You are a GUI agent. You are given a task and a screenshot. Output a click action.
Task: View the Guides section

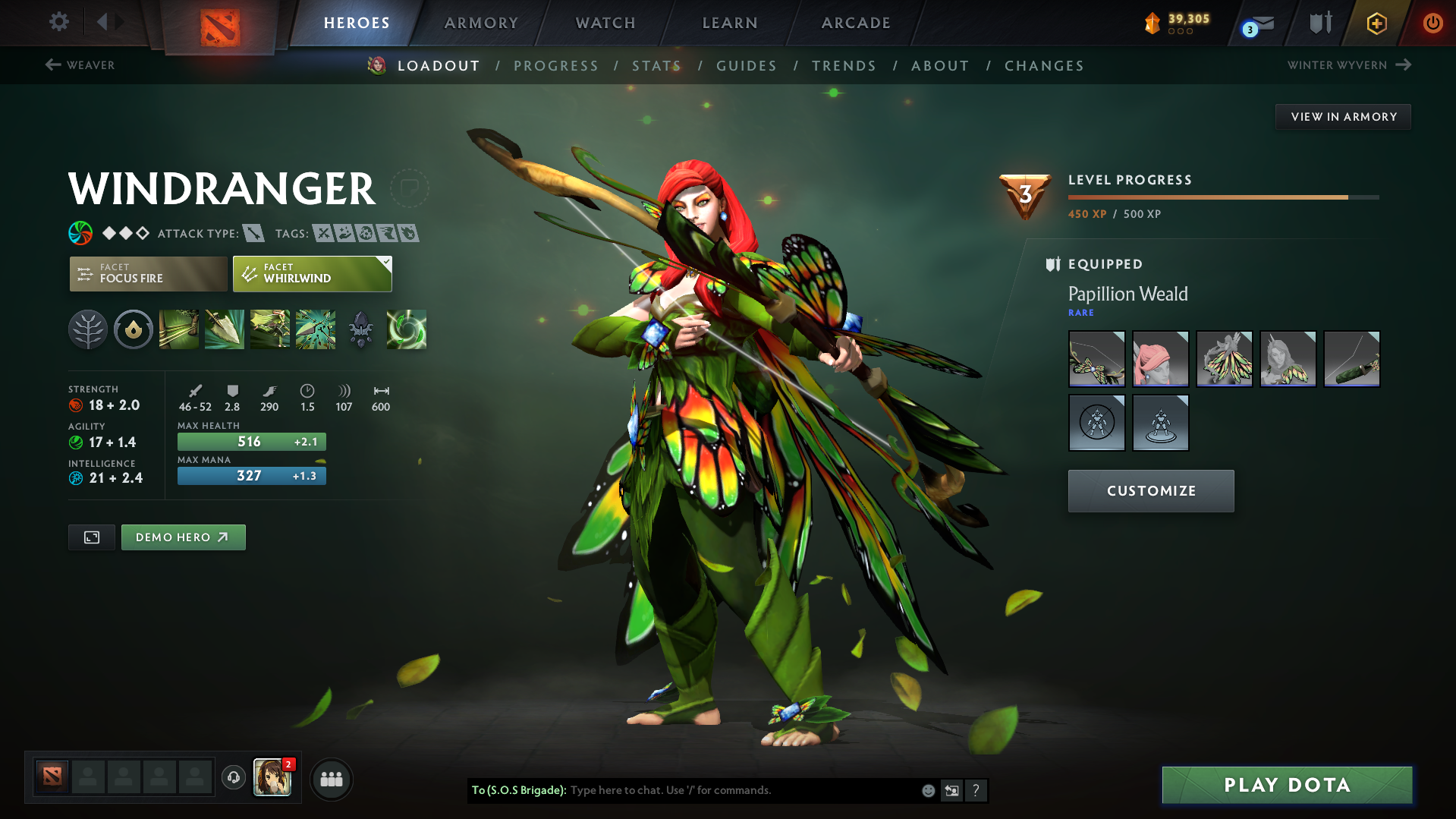coord(747,66)
